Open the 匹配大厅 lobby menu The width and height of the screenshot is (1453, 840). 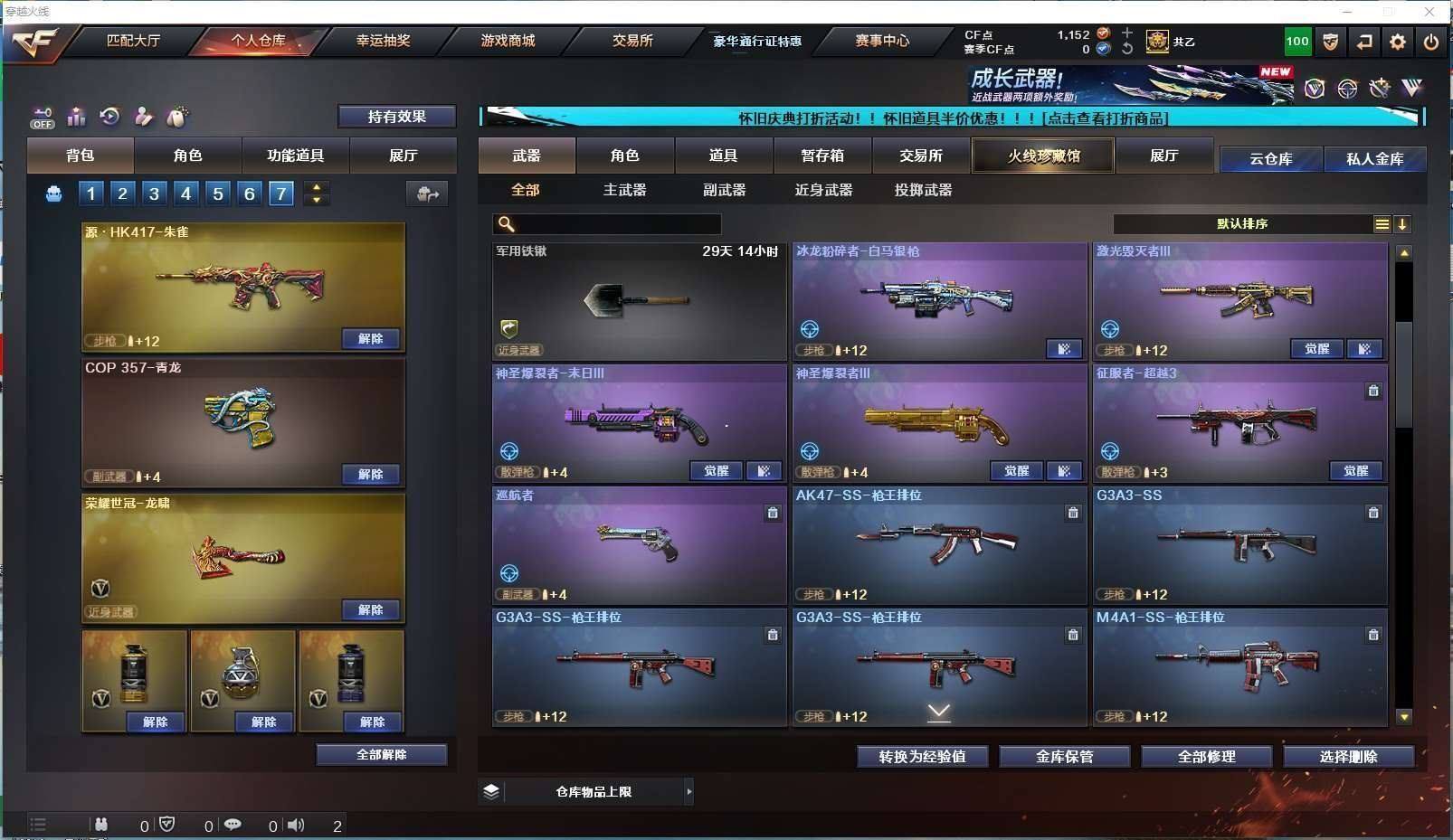pyautogui.click(x=133, y=41)
